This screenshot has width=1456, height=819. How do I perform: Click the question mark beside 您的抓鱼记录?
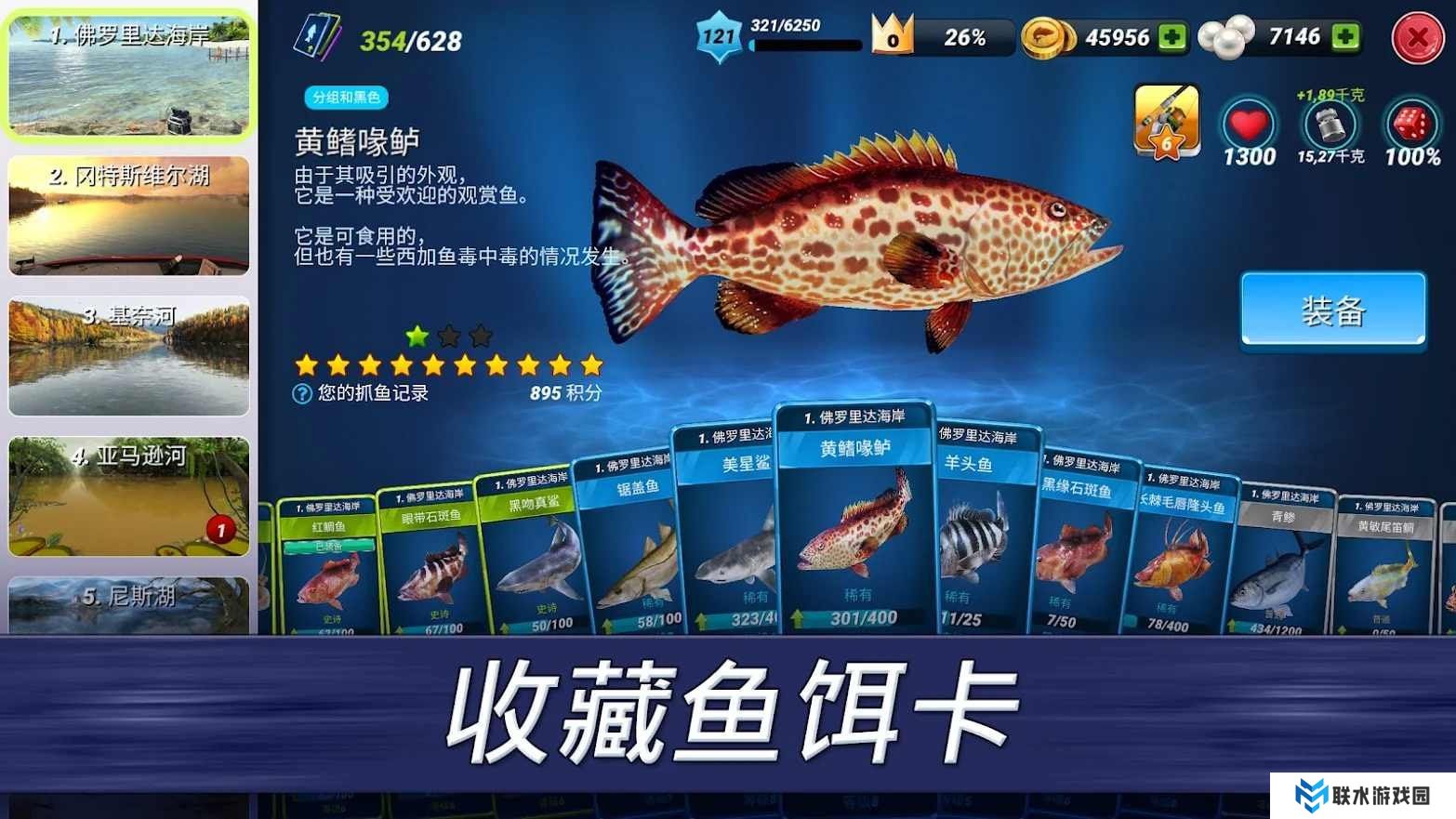coord(302,393)
